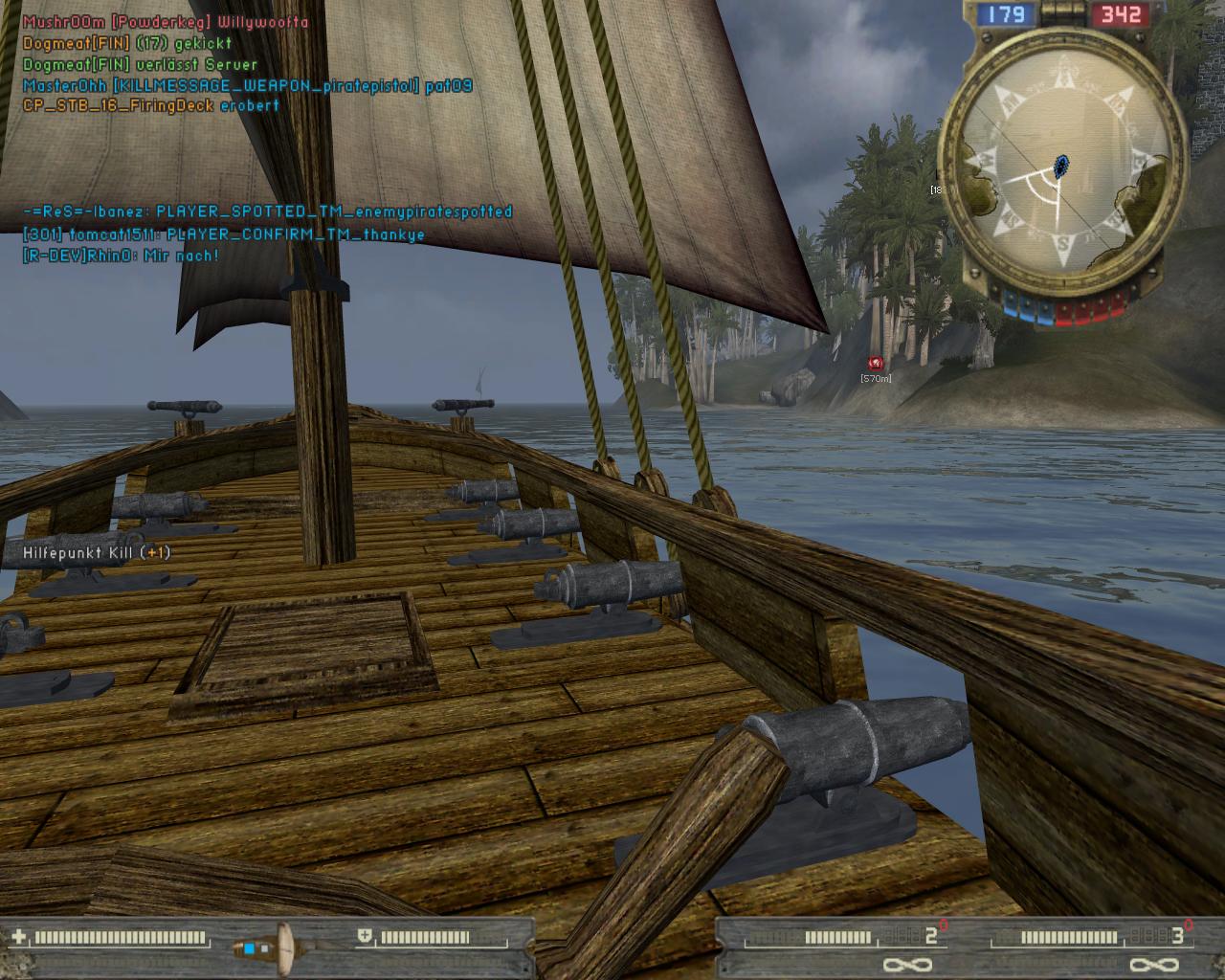Click the blue player marker on the compass
The width and height of the screenshot is (1225, 980).
point(1061,167)
